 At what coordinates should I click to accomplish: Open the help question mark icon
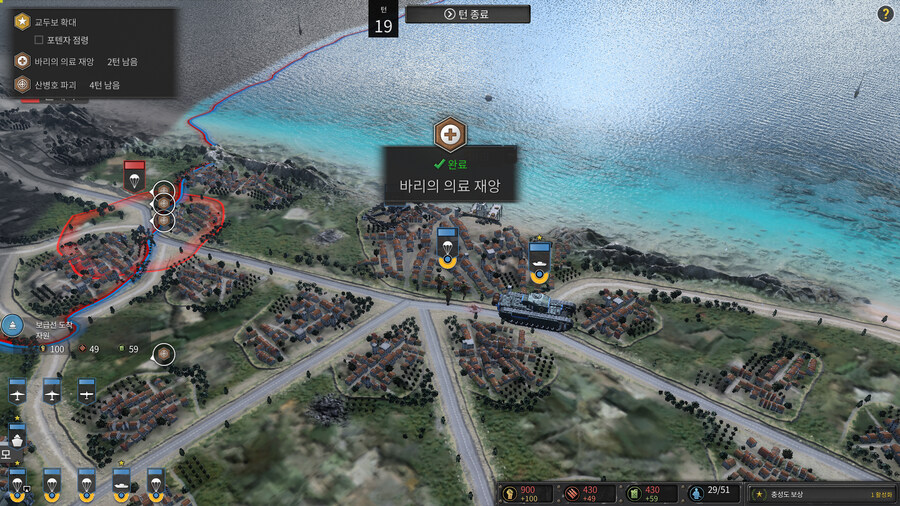pos(885,14)
